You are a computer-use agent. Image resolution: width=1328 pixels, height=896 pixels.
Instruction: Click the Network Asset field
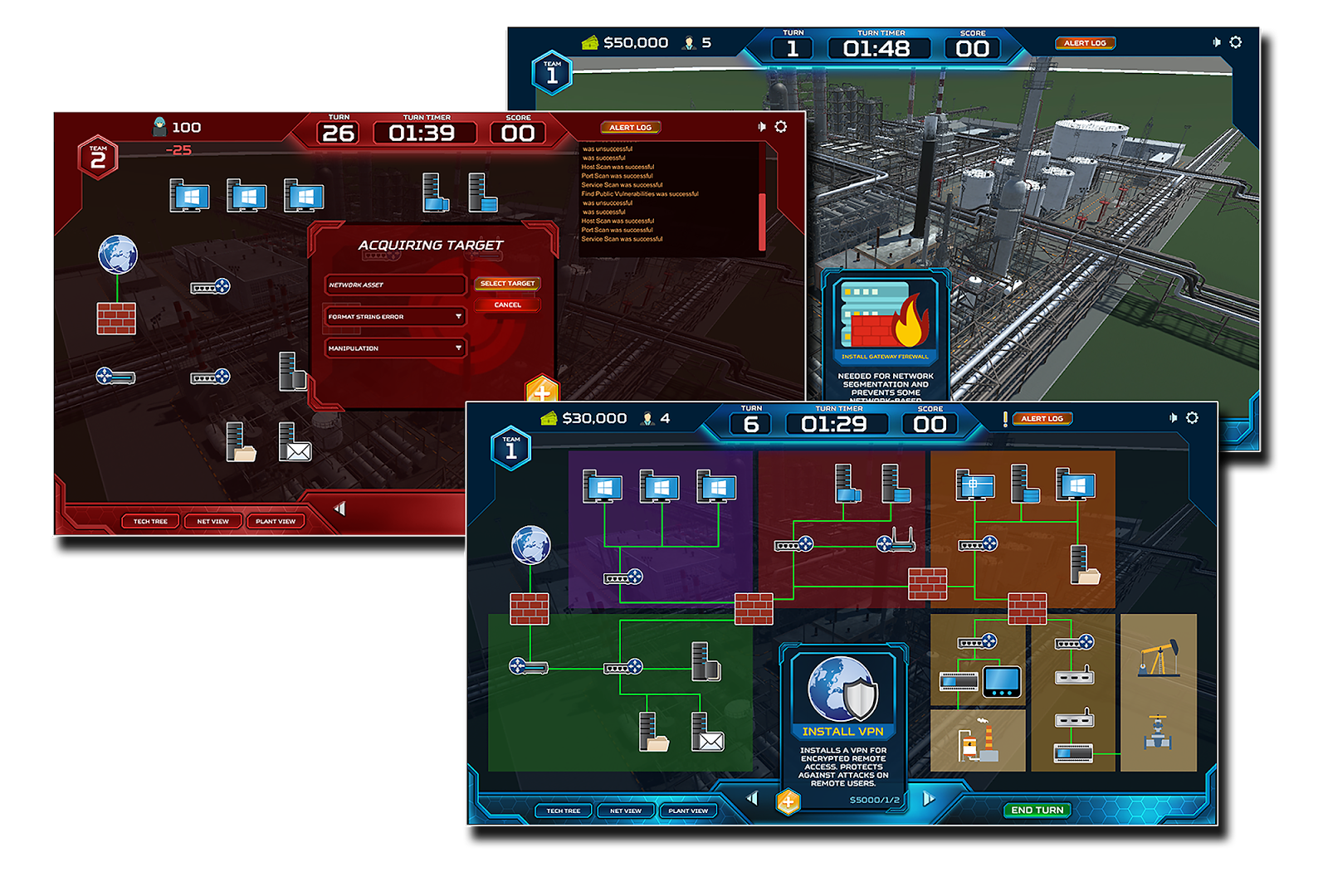coord(395,285)
